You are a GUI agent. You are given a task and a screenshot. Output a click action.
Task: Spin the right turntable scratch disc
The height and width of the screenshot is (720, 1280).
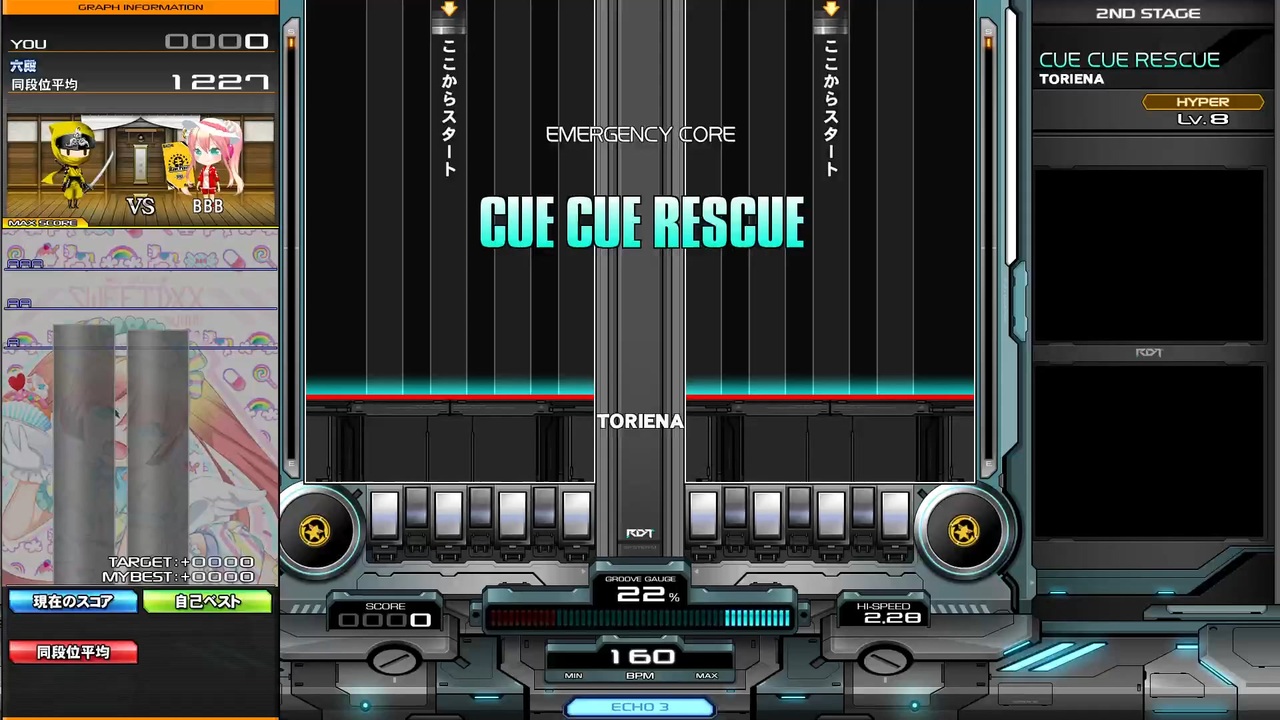click(963, 531)
